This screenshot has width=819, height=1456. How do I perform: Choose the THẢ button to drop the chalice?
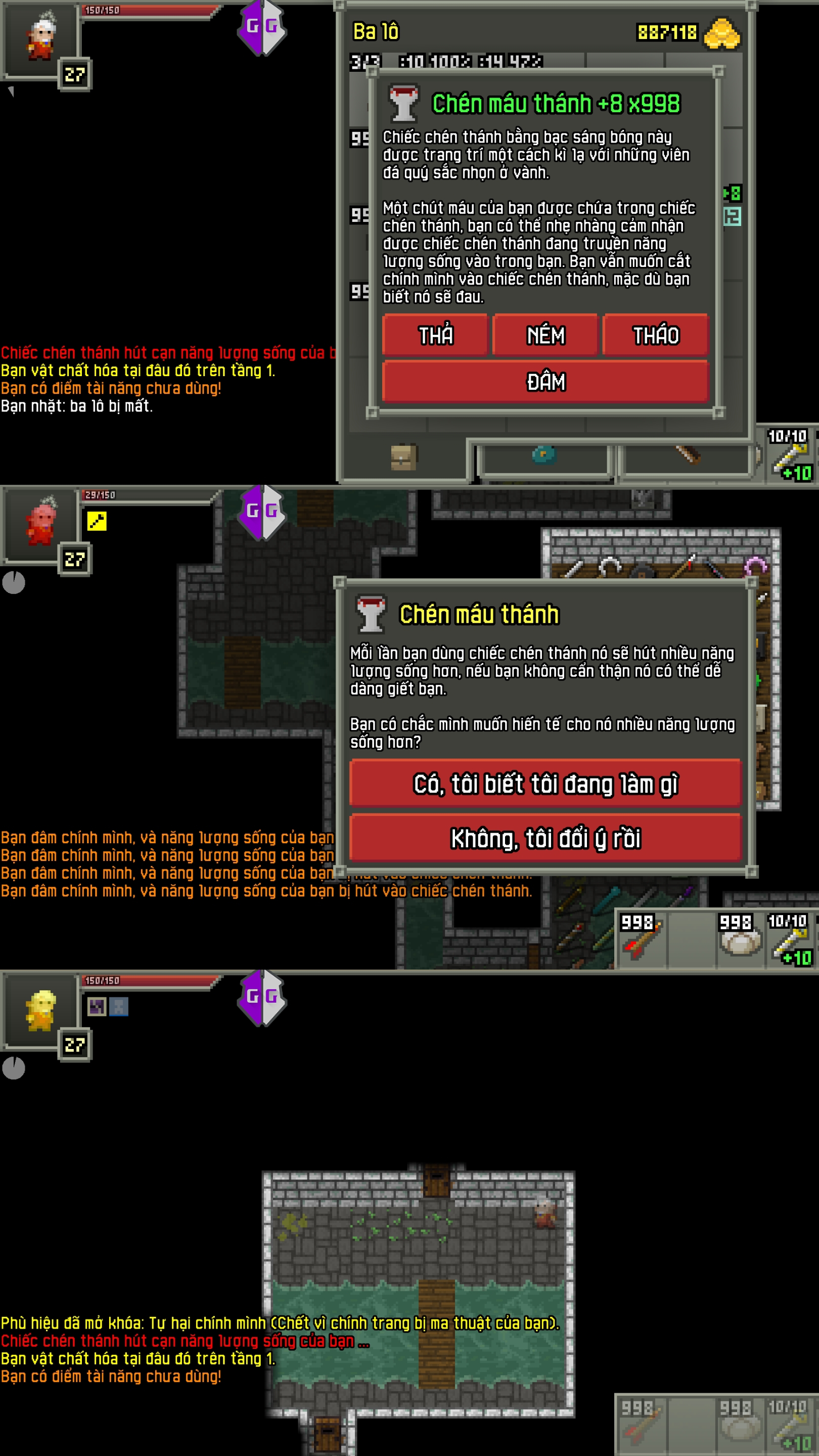click(435, 335)
